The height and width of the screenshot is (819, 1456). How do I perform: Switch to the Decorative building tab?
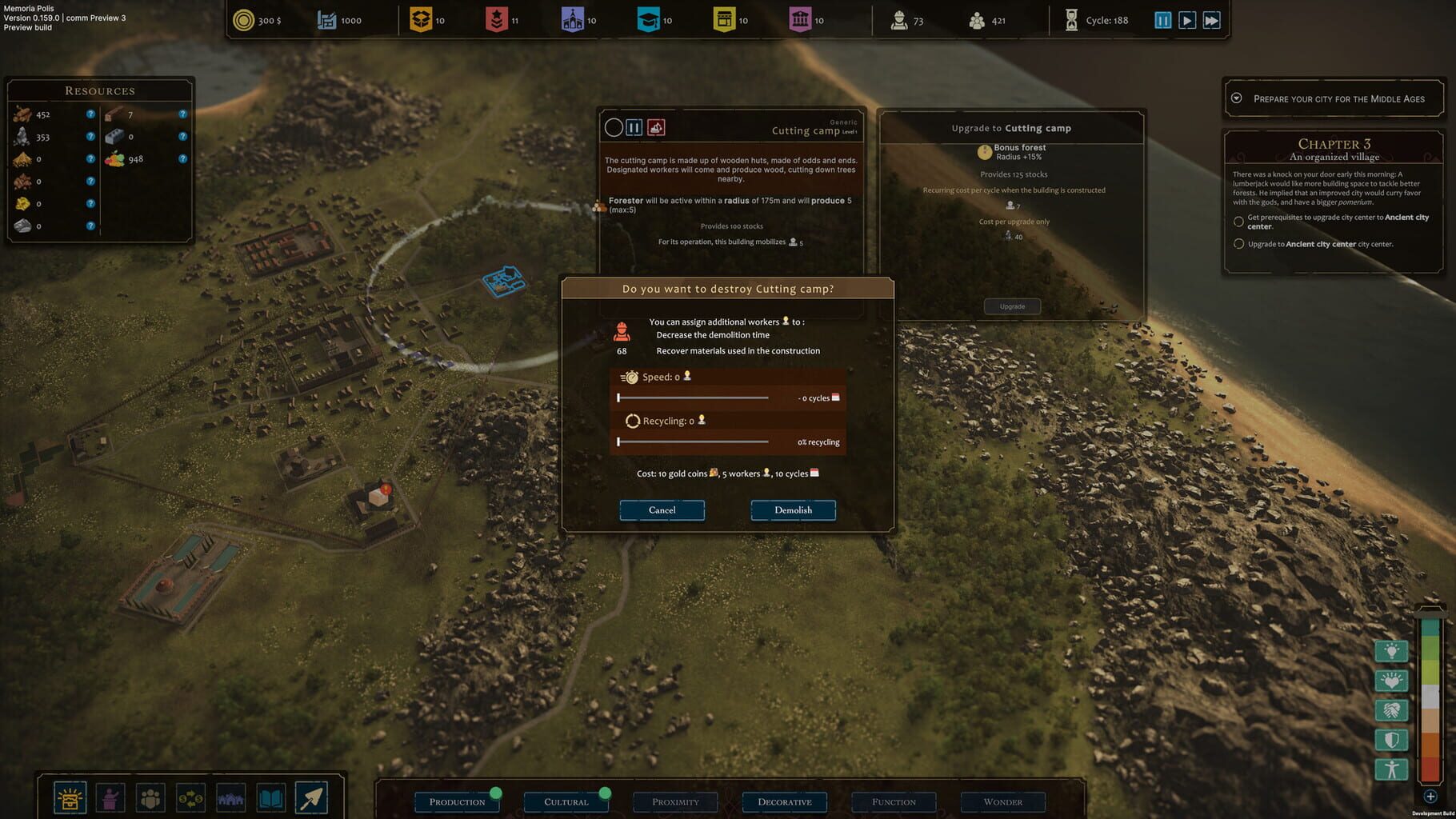tap(785, 801)
